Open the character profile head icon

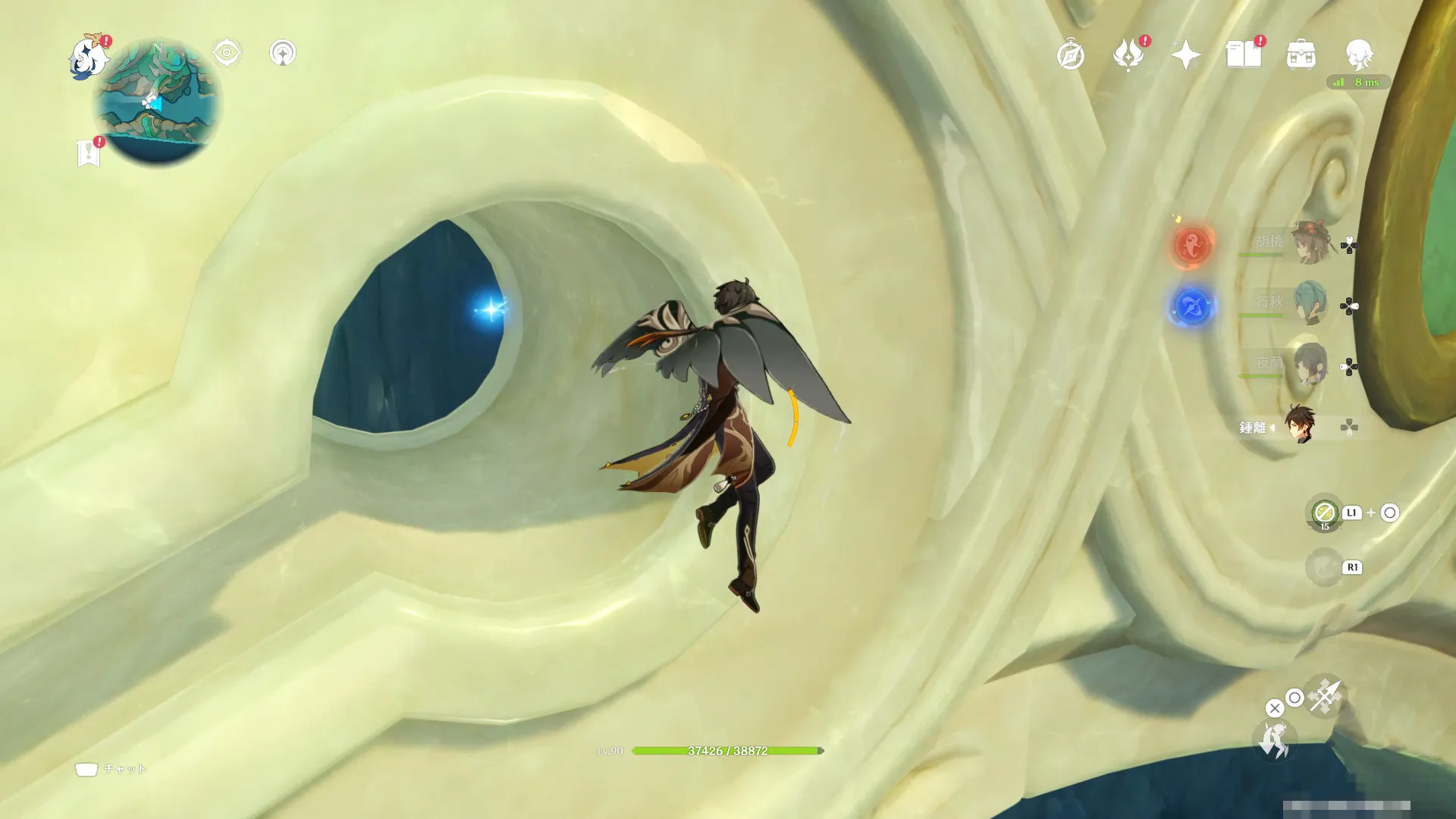pos(1358,55)
